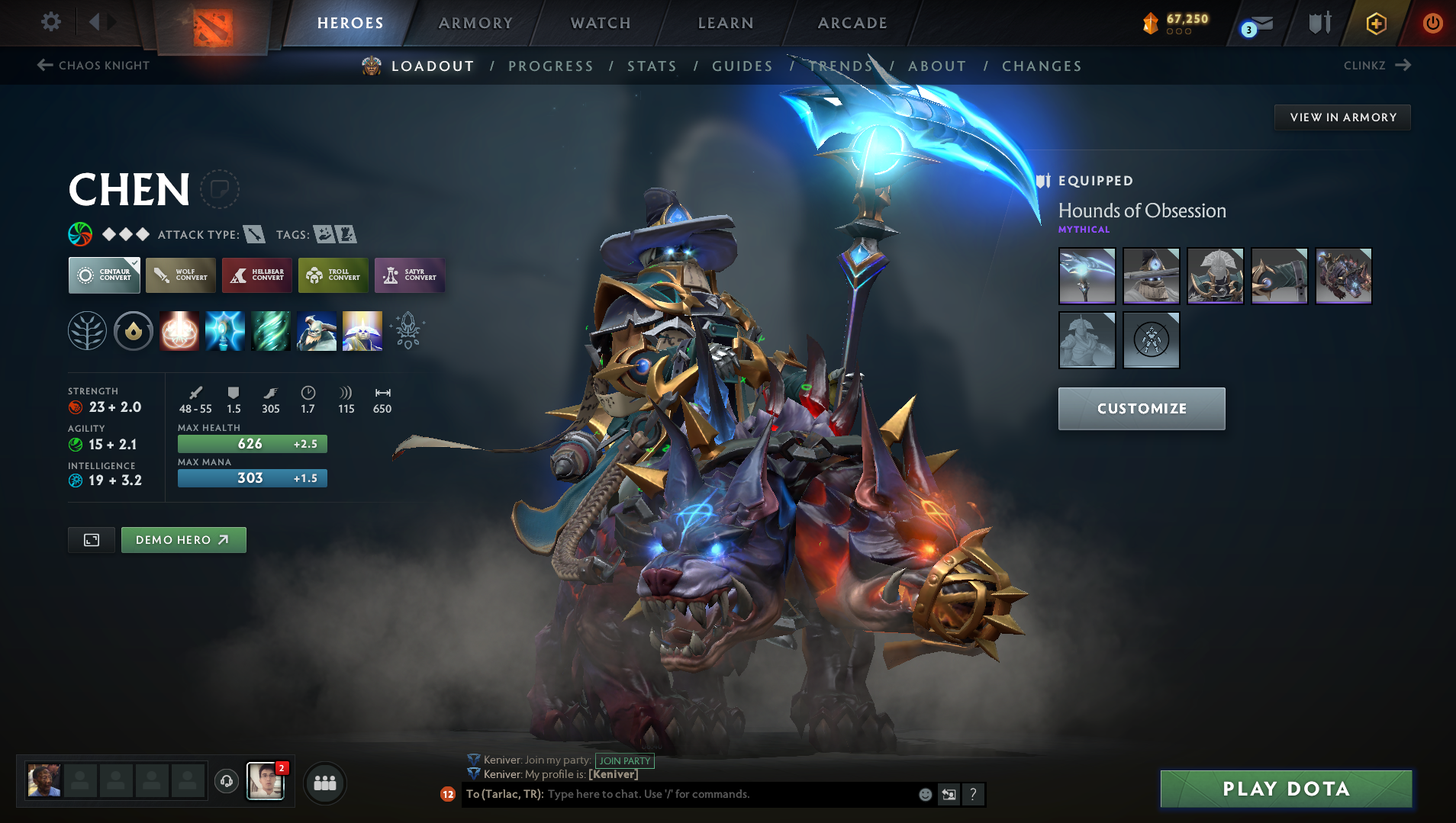Click the Max Health progress bar
Image resolution: width=1456 pixels, height=823 pixels.
point(252,443)
